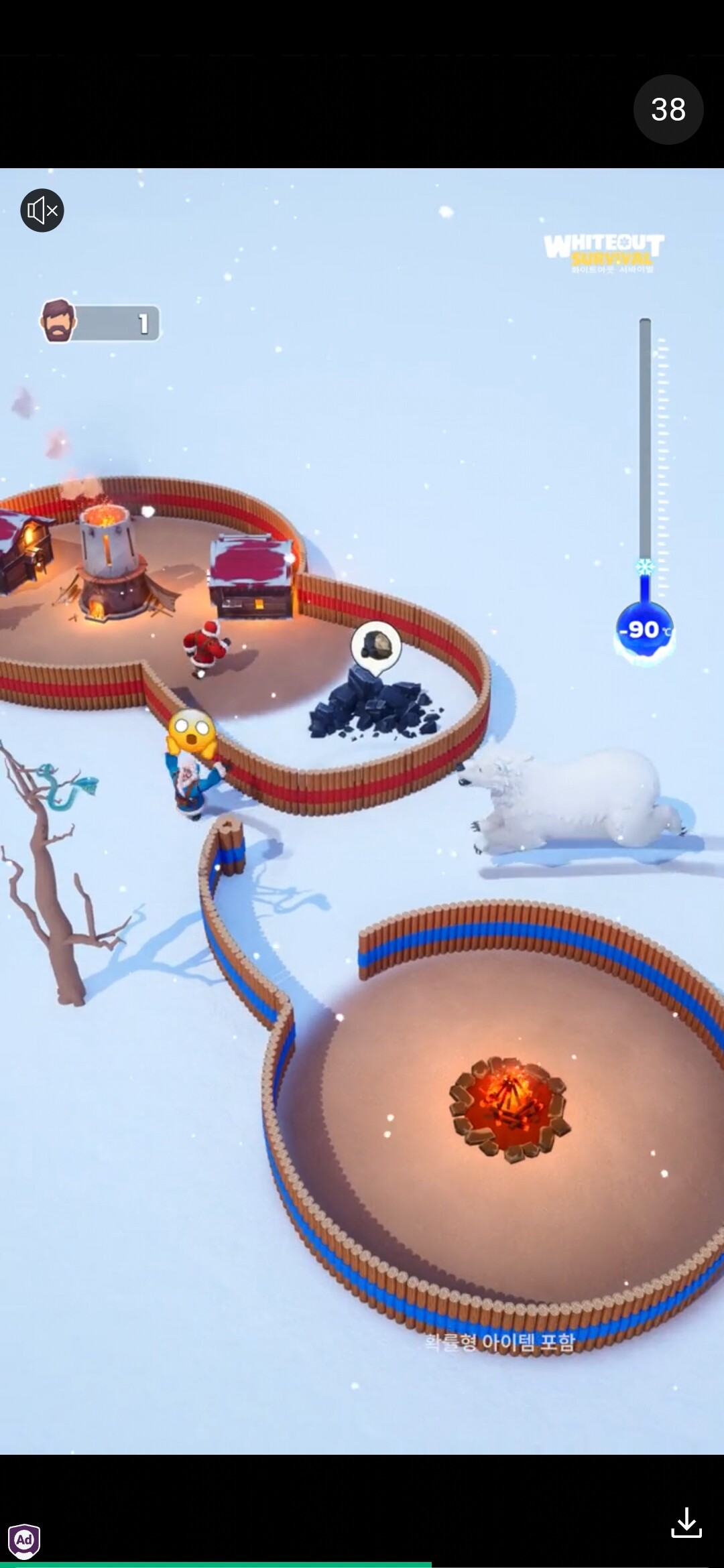This screenshot has width=724, height=1568.
Task: Unmute the ad sound with the speaker icon
Action: (42, 210)
